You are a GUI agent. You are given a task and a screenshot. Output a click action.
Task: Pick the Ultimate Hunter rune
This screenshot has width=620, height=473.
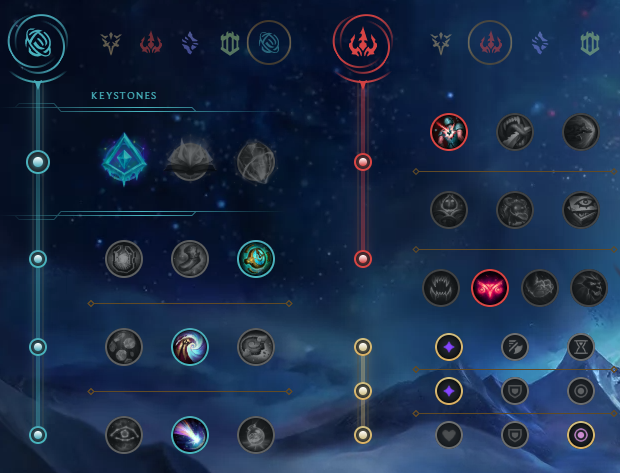pos(589,288)
